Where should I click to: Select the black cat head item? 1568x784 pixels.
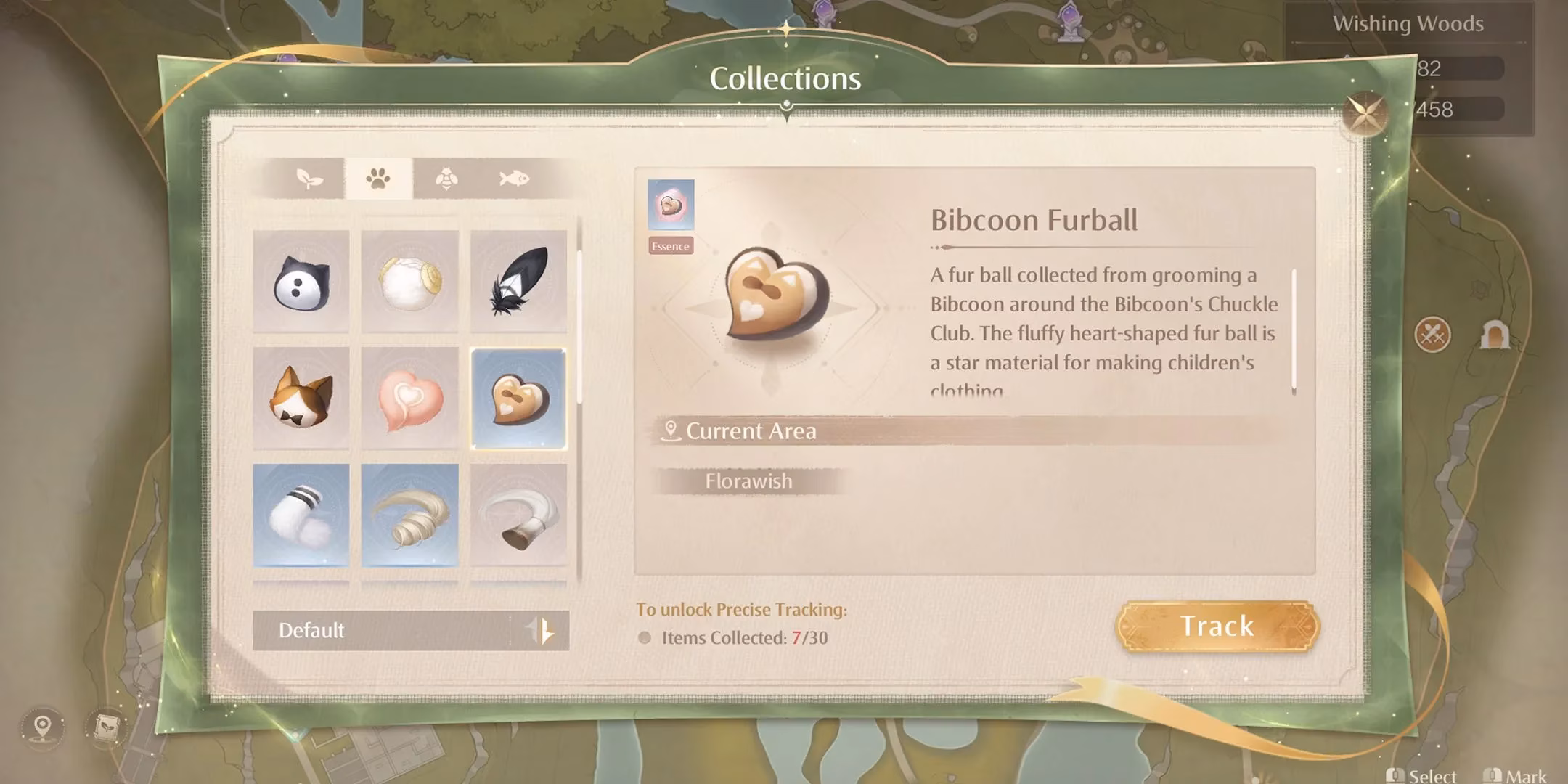pos(301,282)
